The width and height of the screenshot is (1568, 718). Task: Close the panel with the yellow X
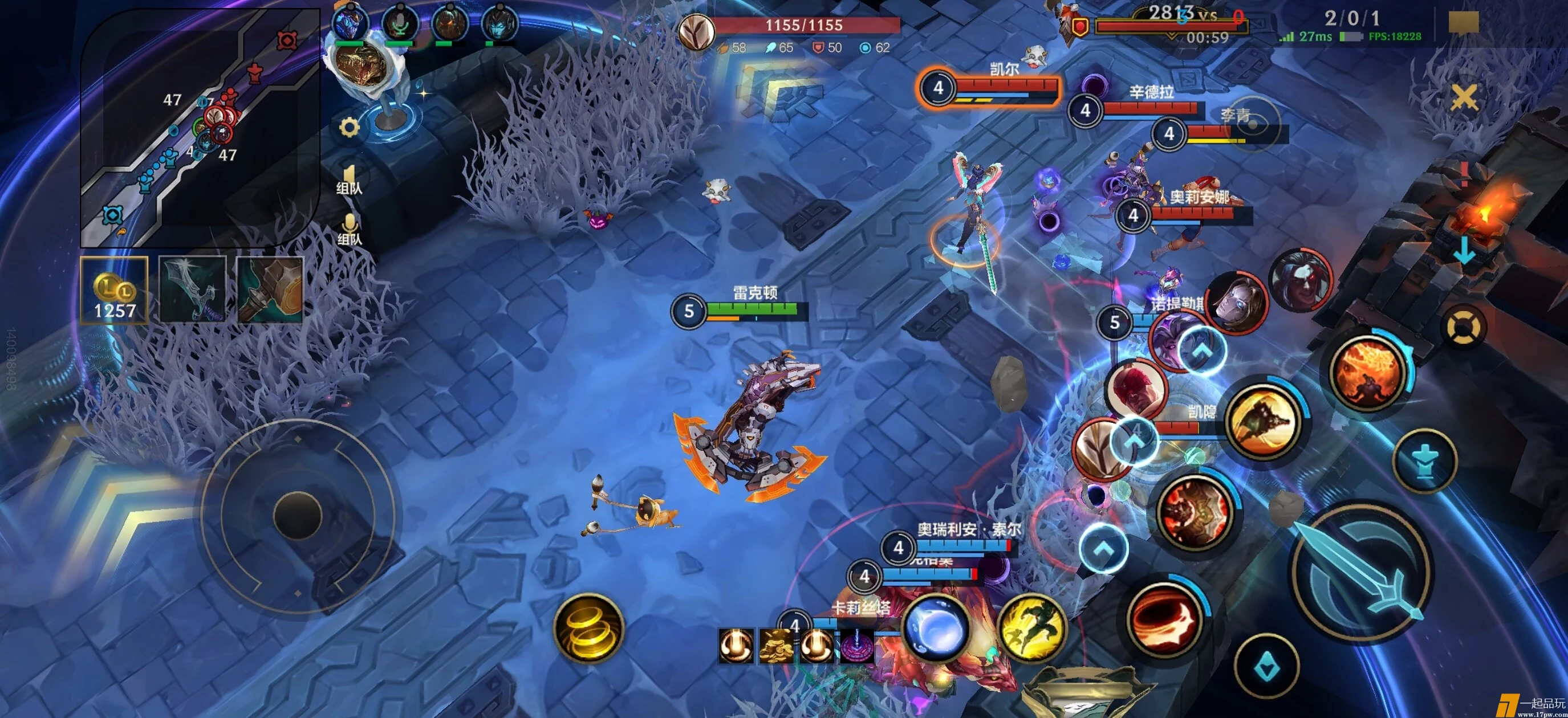coord(1464,97)
